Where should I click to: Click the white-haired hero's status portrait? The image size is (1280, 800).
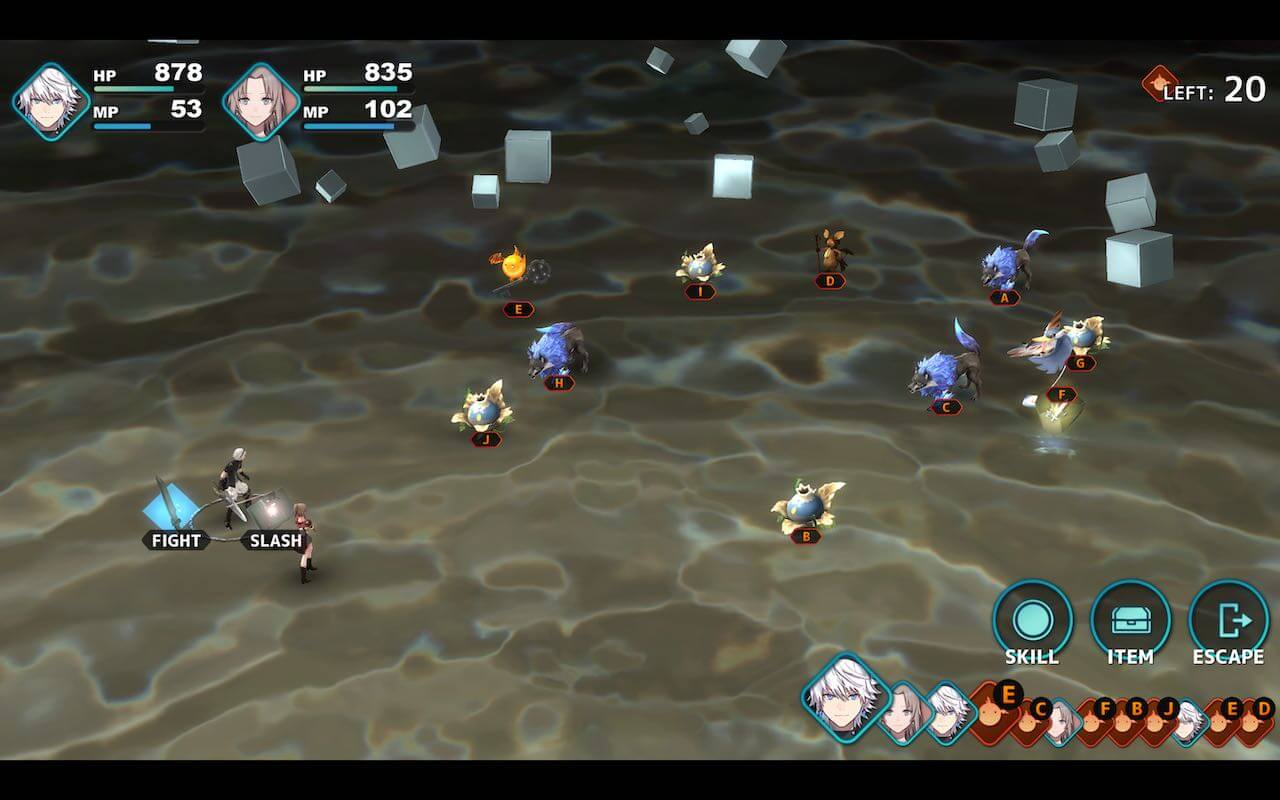point(50,101)
